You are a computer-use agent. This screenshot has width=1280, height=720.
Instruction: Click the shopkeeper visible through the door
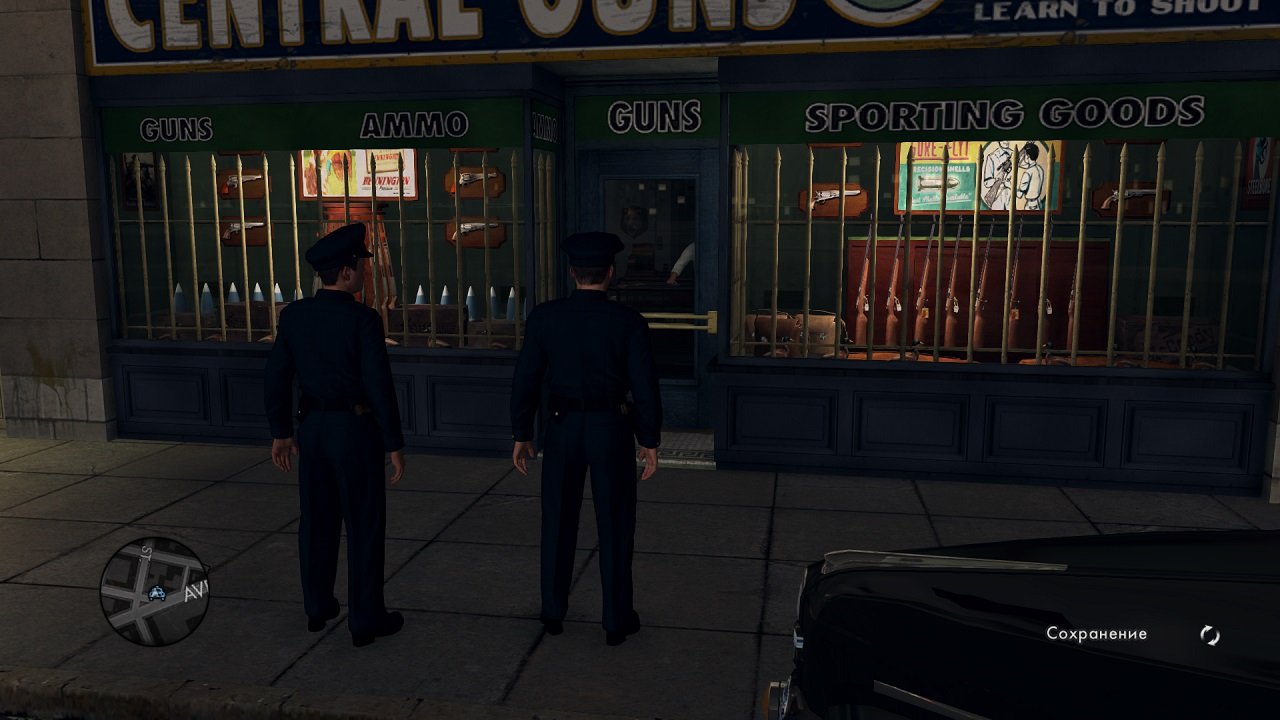coord(683,265)
